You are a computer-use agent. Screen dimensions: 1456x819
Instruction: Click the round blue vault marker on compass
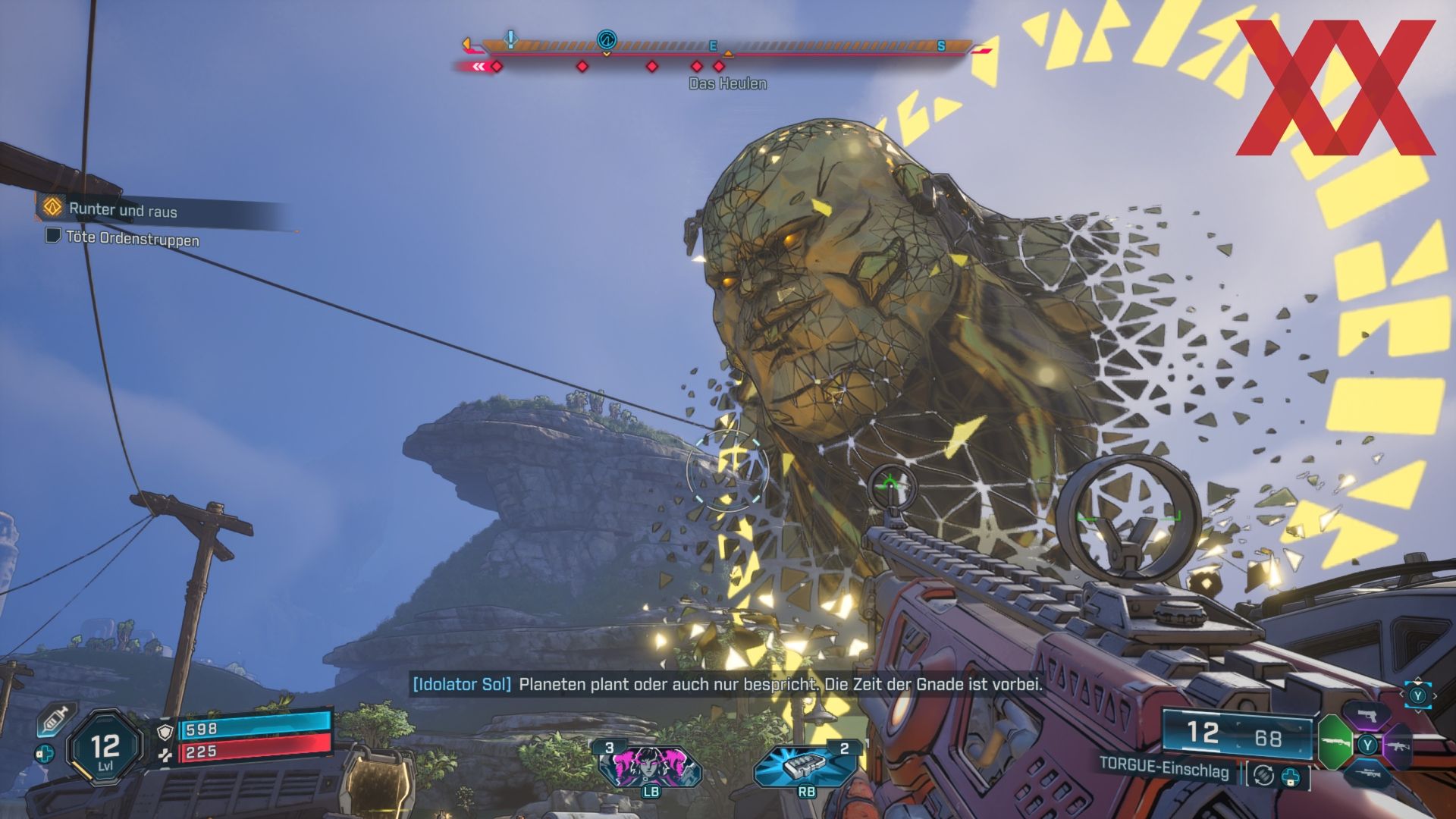(x=607, y=39)
